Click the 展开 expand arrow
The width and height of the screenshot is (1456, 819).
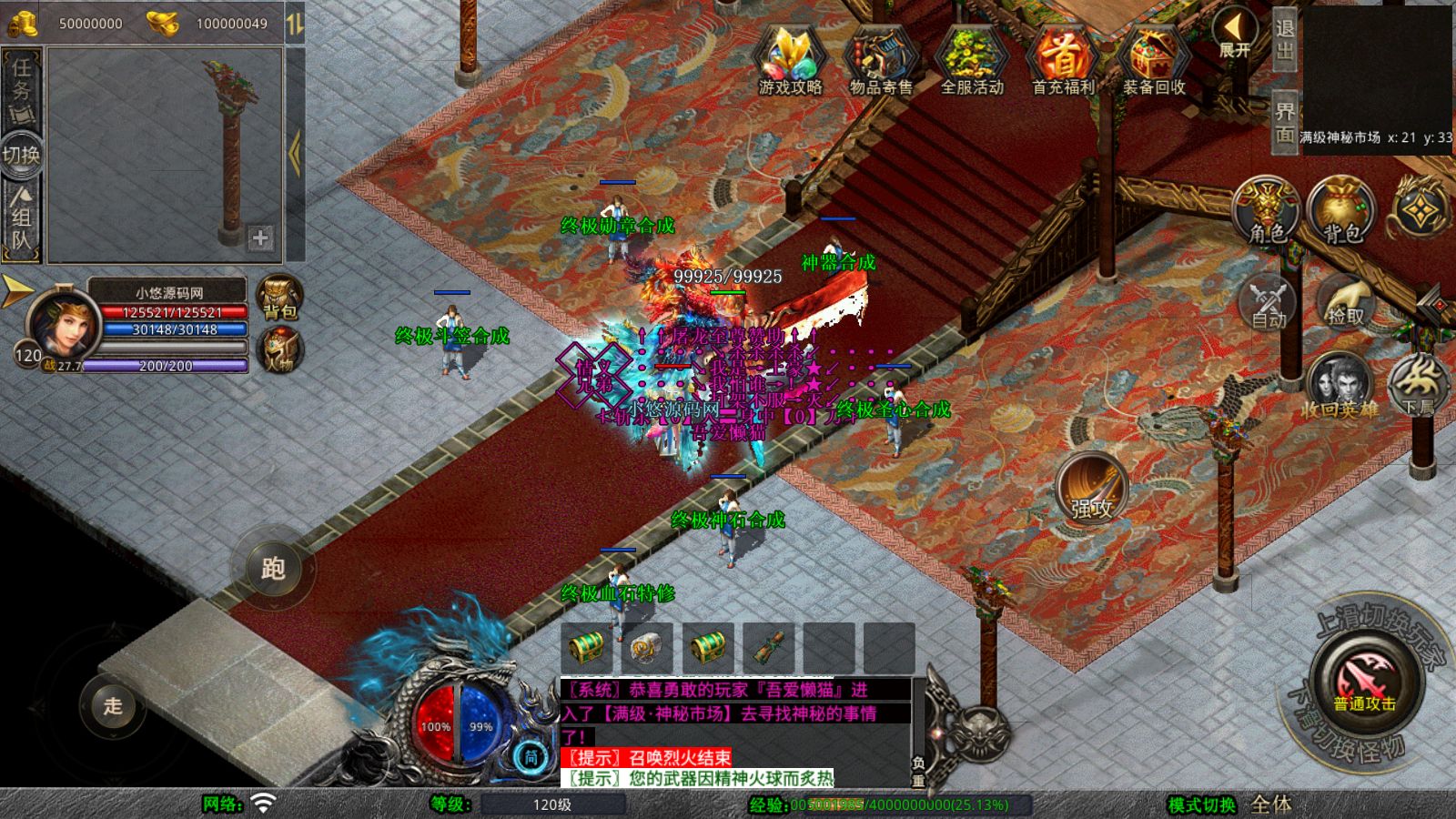point(1235,35)
